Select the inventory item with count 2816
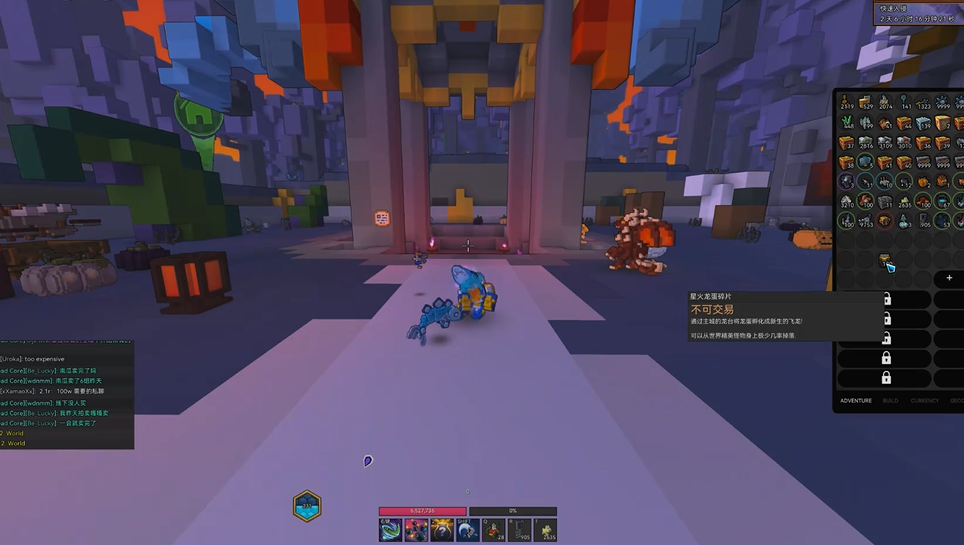Image resolution: width=964 pixels, height=545 pixels. tap(866, 141)
